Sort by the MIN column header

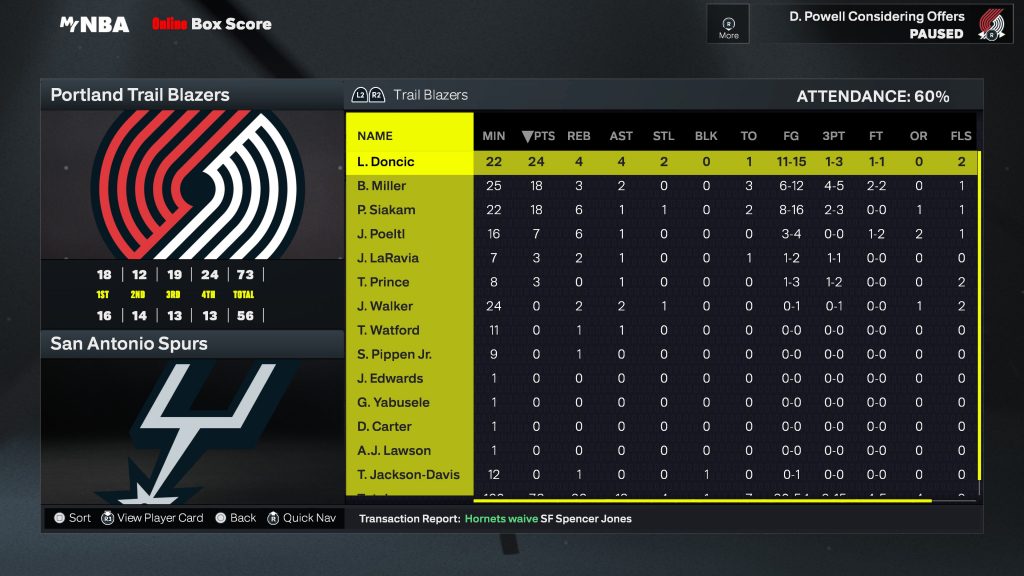(494, 136)
